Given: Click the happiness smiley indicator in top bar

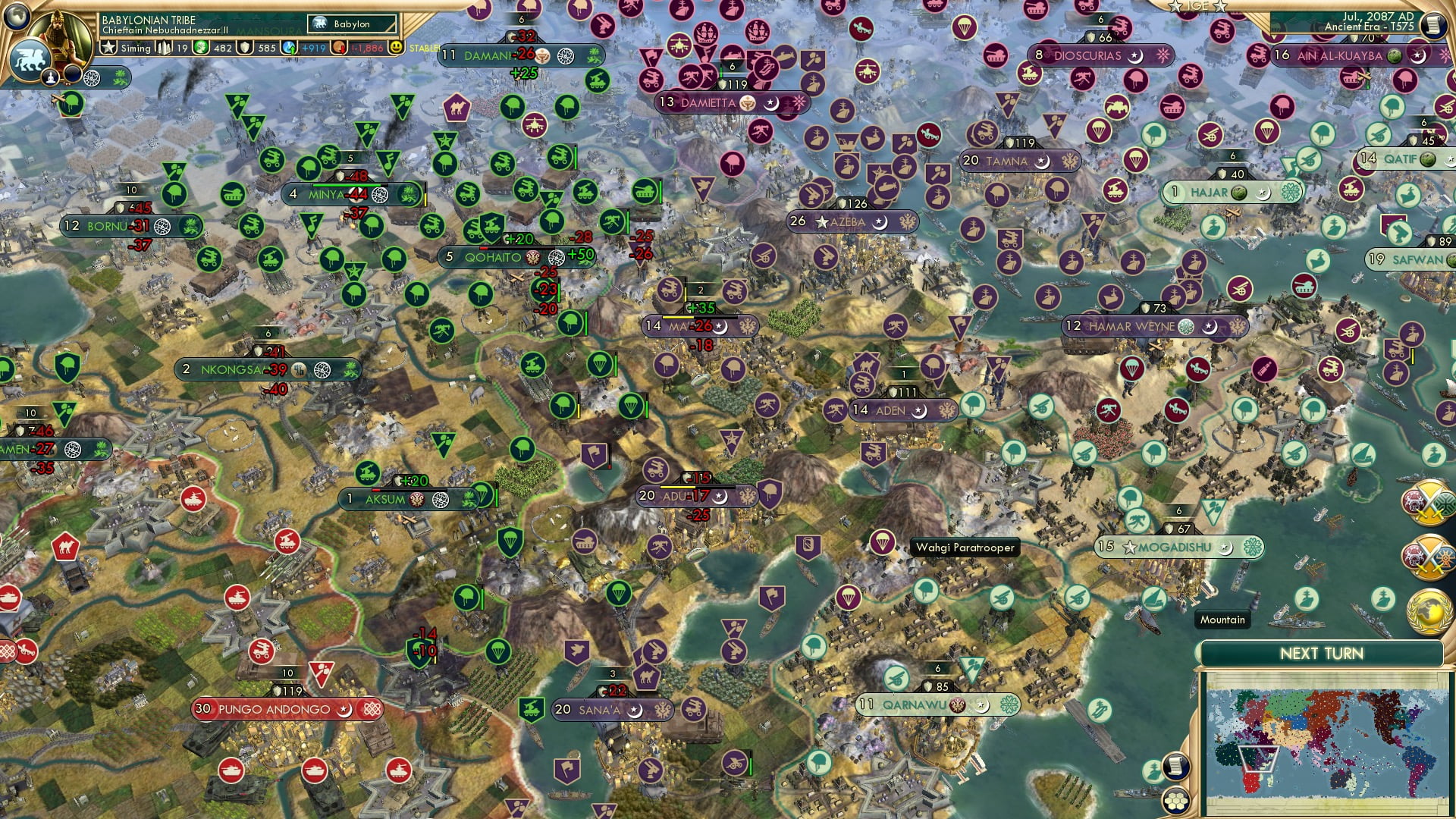Looking at the screenshot, I should (395, 46).
